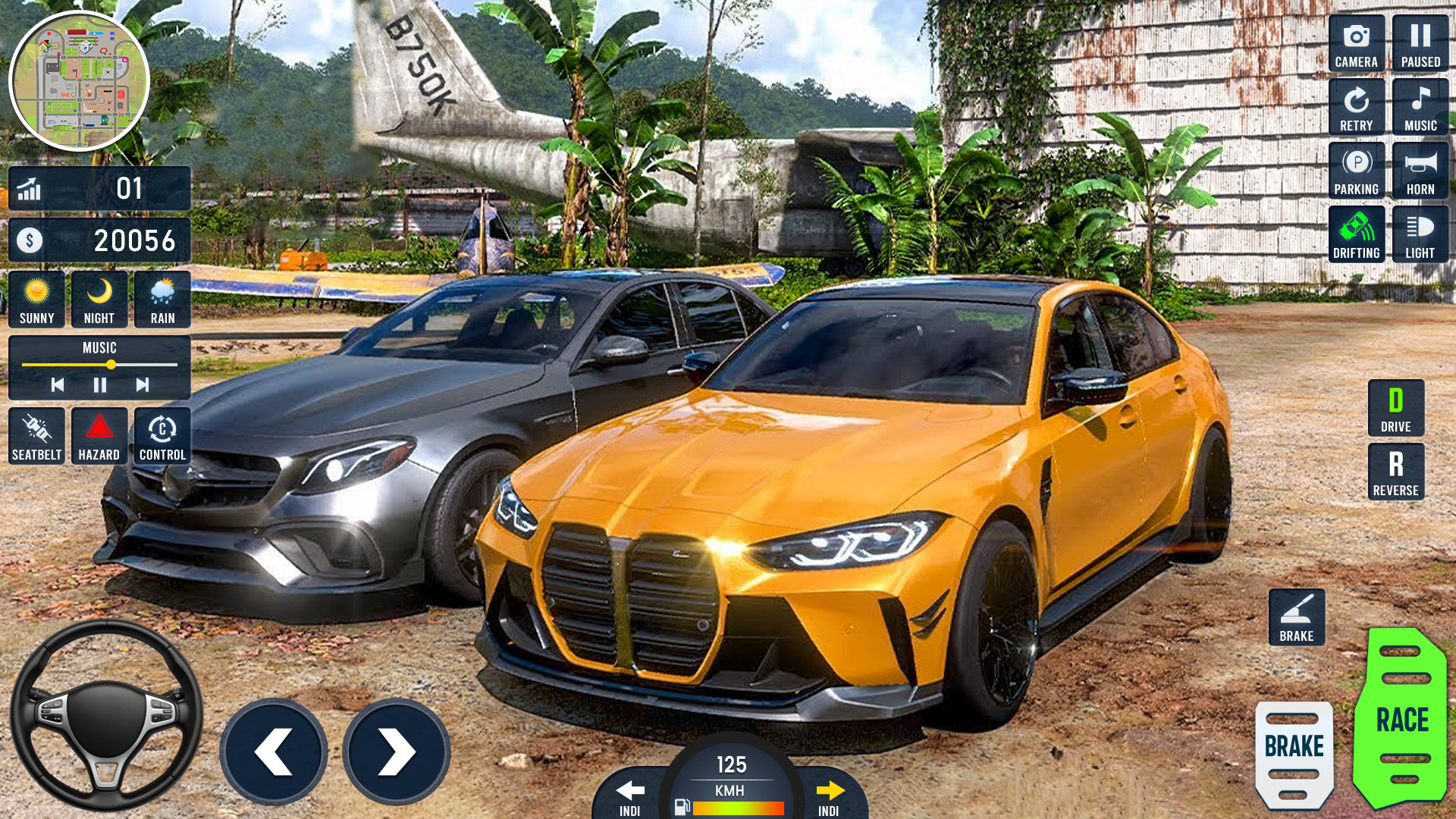Switch weather to Rain

(x=162, y=299)
